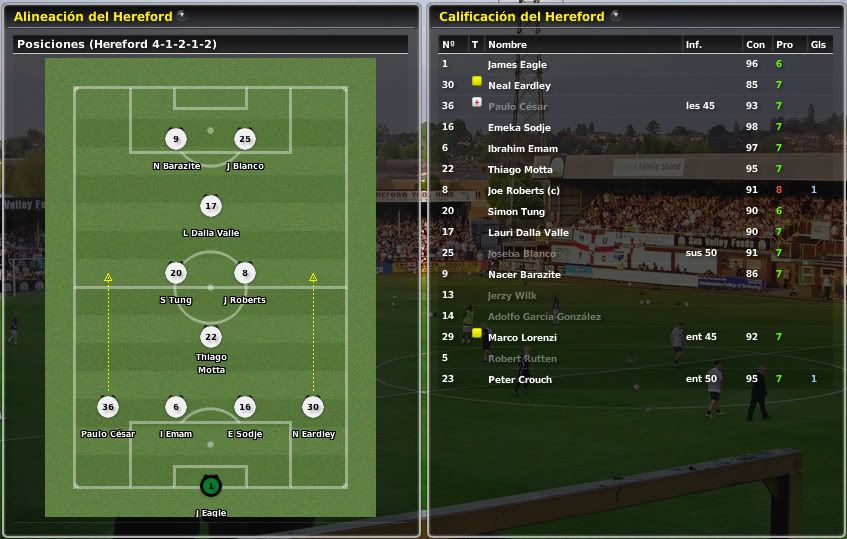
Task: Pick number 8 J Roberts on the pitch
Action: [244, 273]
